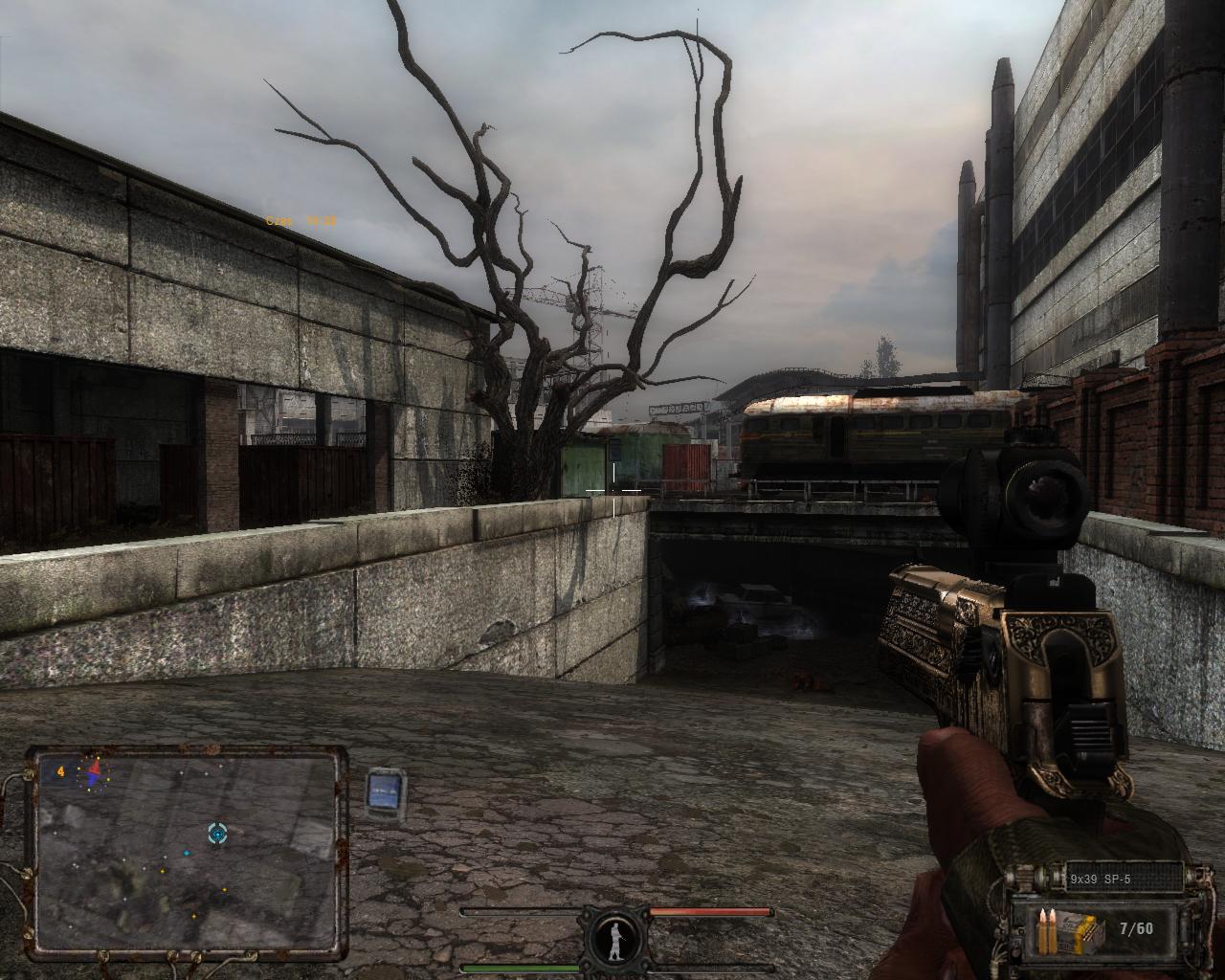The image size is (1225, 980).
Task: Select the compass arrow on the minimap
Action: [x=94, y=773]
